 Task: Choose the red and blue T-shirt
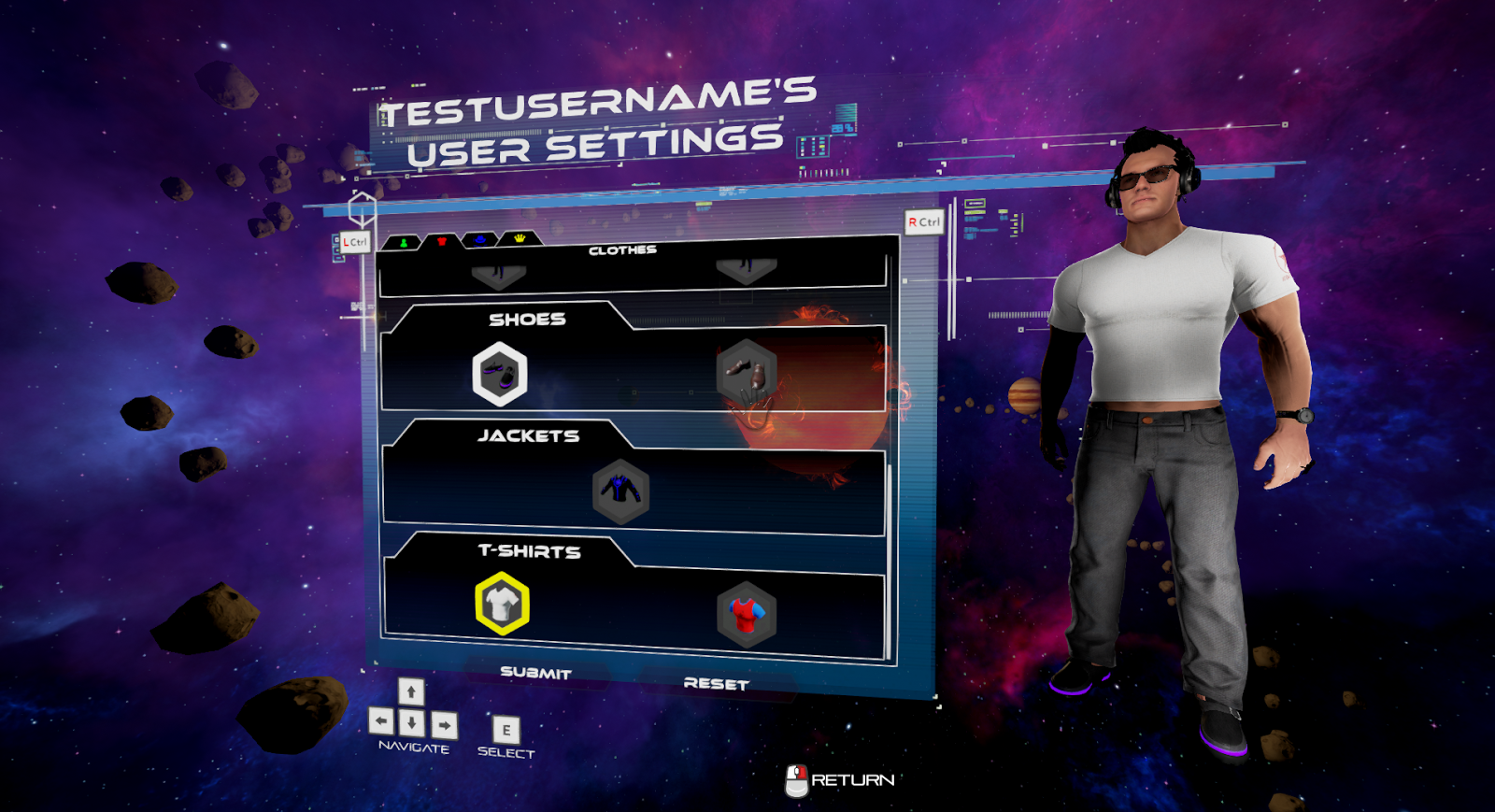click(x=746, y=615)
